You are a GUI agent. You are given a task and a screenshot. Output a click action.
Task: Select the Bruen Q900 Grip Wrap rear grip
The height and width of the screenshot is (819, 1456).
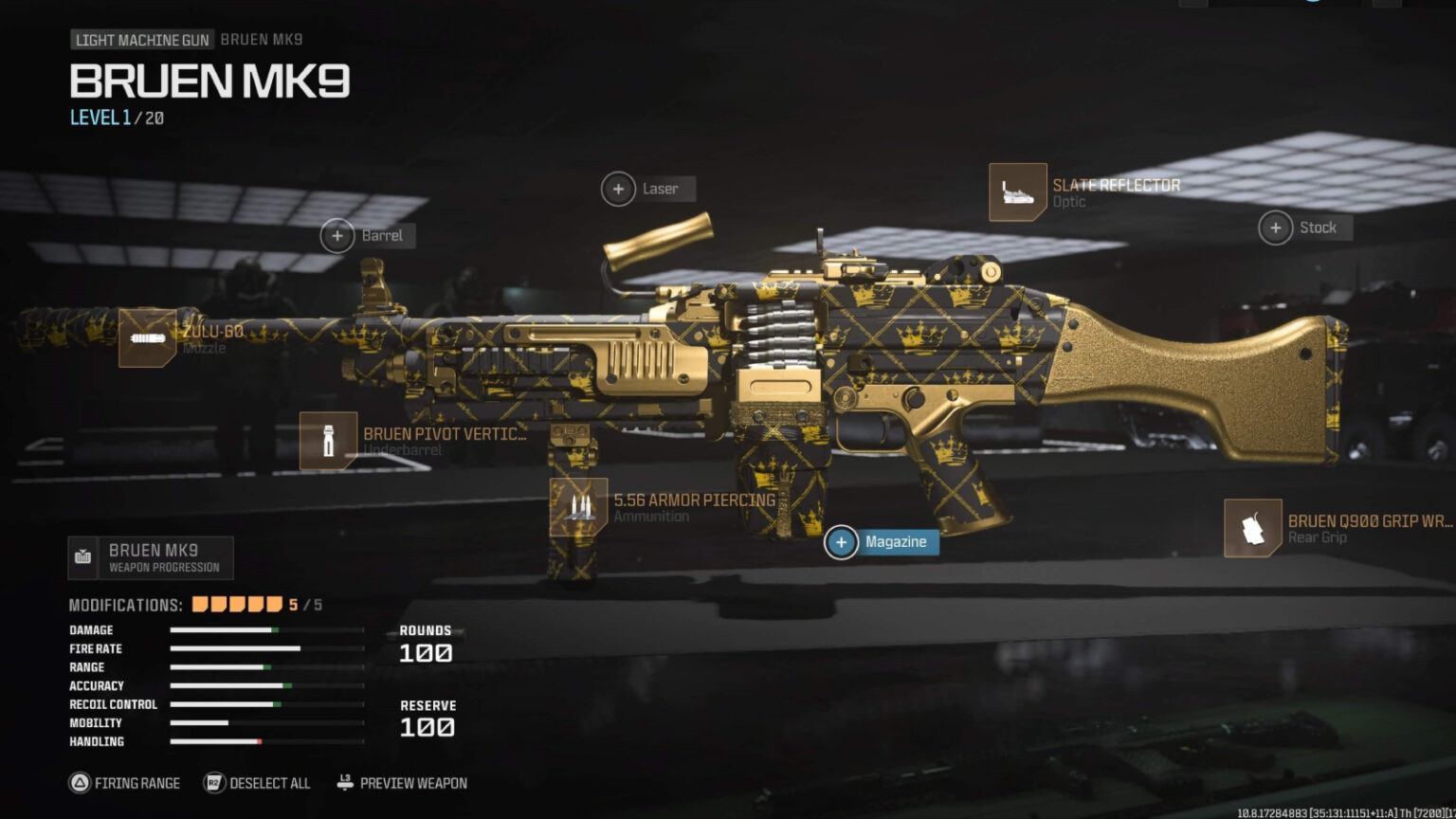point(1254,529)
